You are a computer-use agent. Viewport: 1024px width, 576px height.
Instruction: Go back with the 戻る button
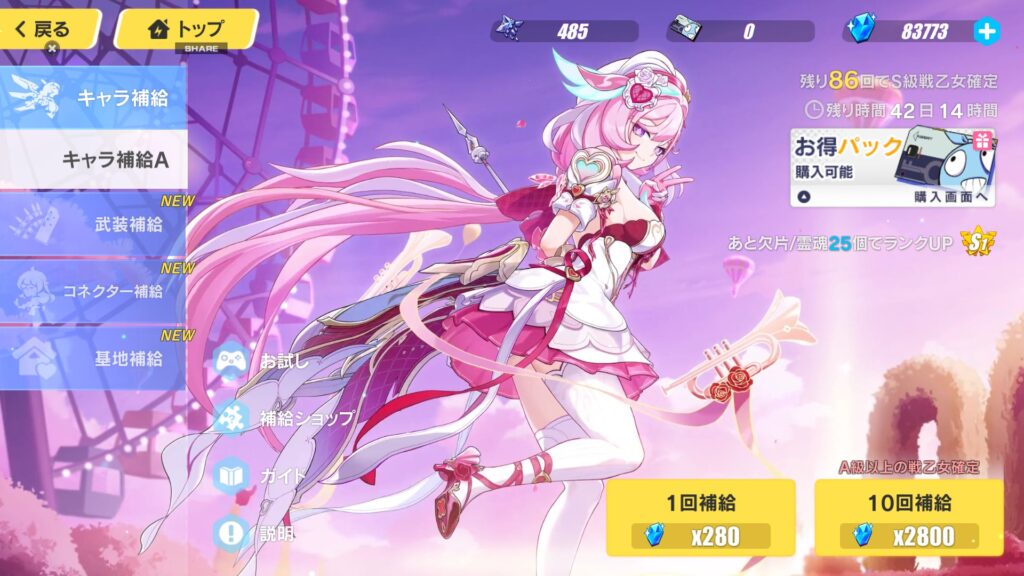pyautogui.click(x=48, y=29)
